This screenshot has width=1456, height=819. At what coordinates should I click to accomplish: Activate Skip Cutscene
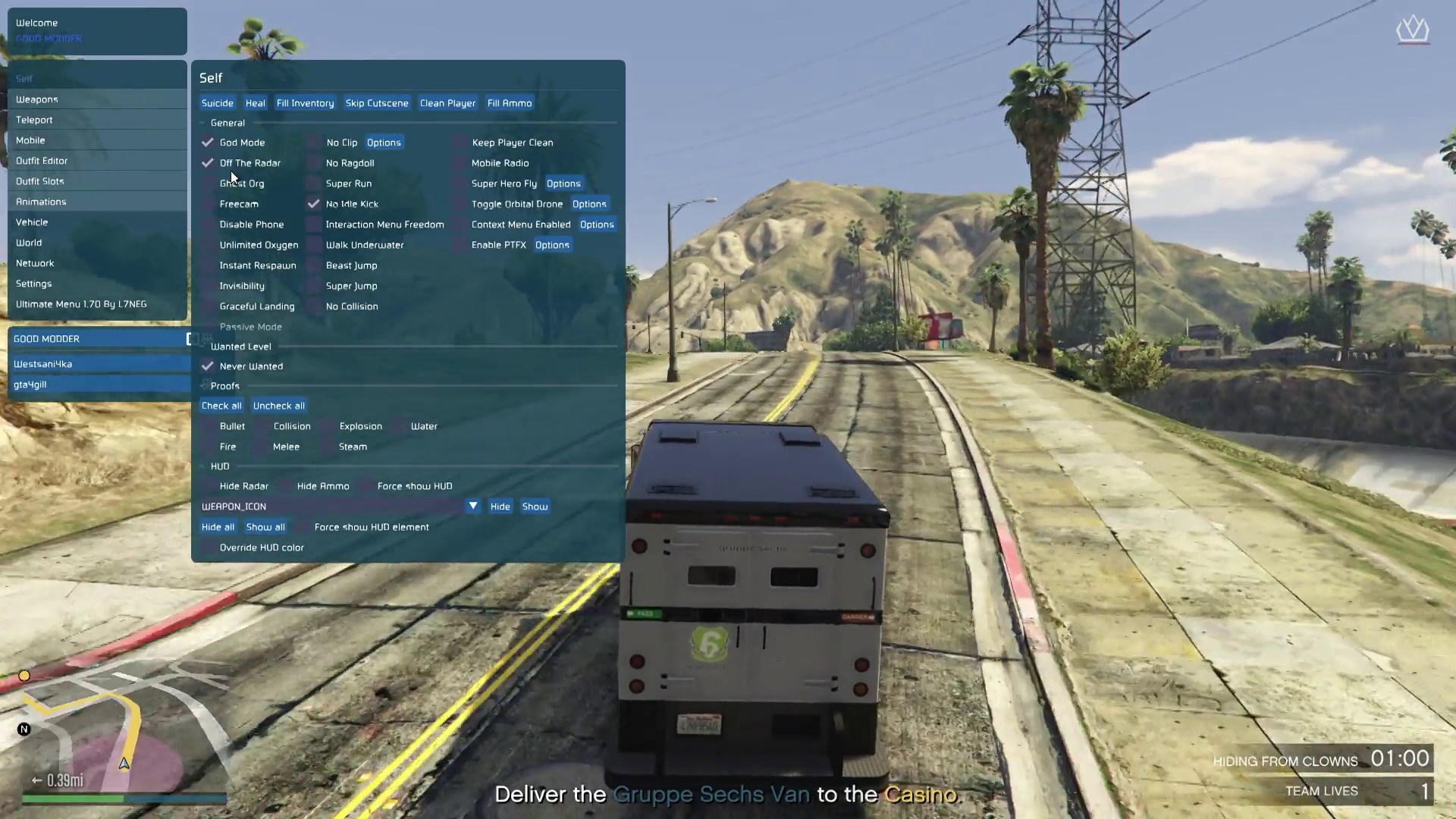377,103
